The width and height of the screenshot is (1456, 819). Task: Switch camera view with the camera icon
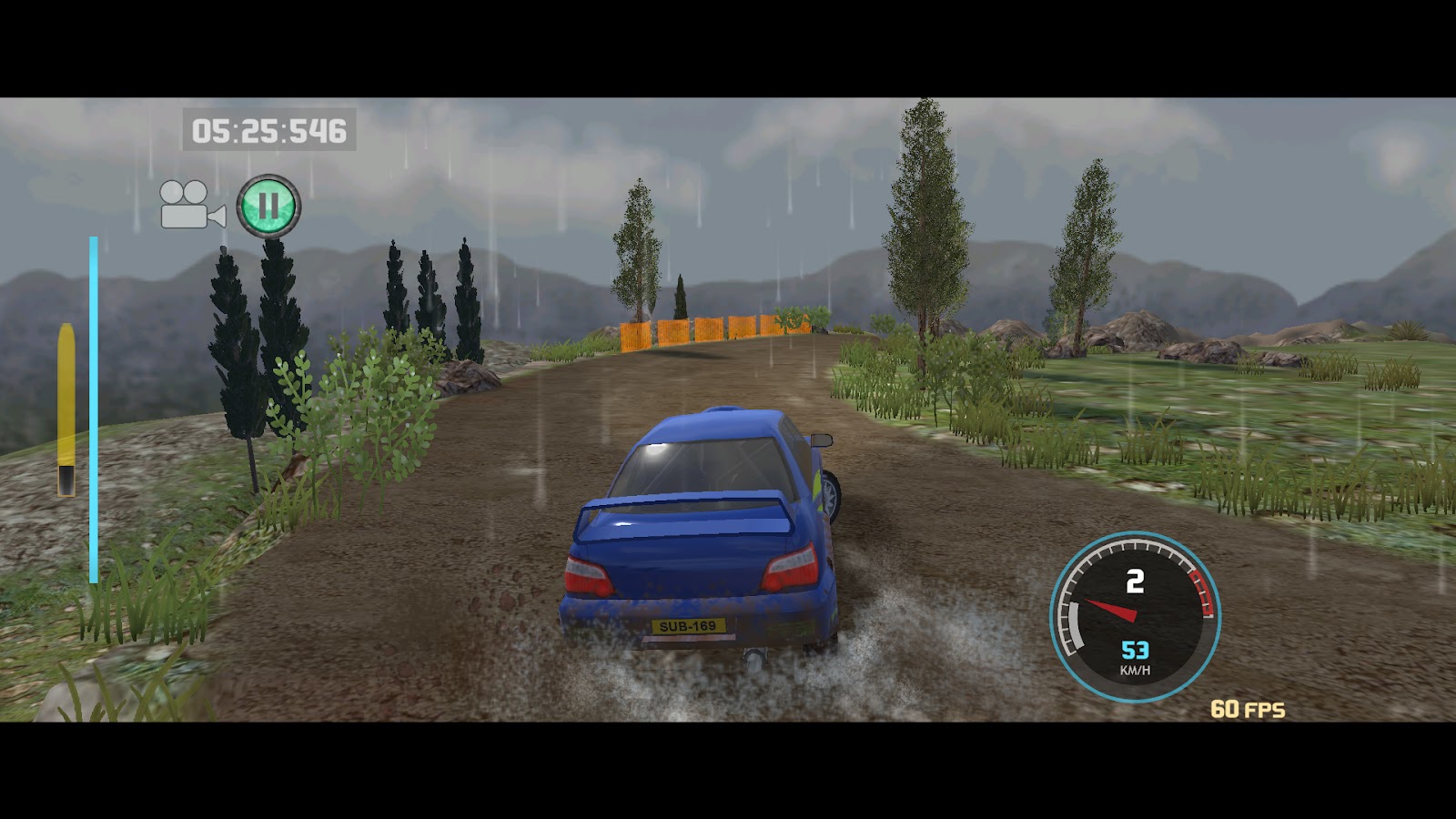click(x=191, y=205)
